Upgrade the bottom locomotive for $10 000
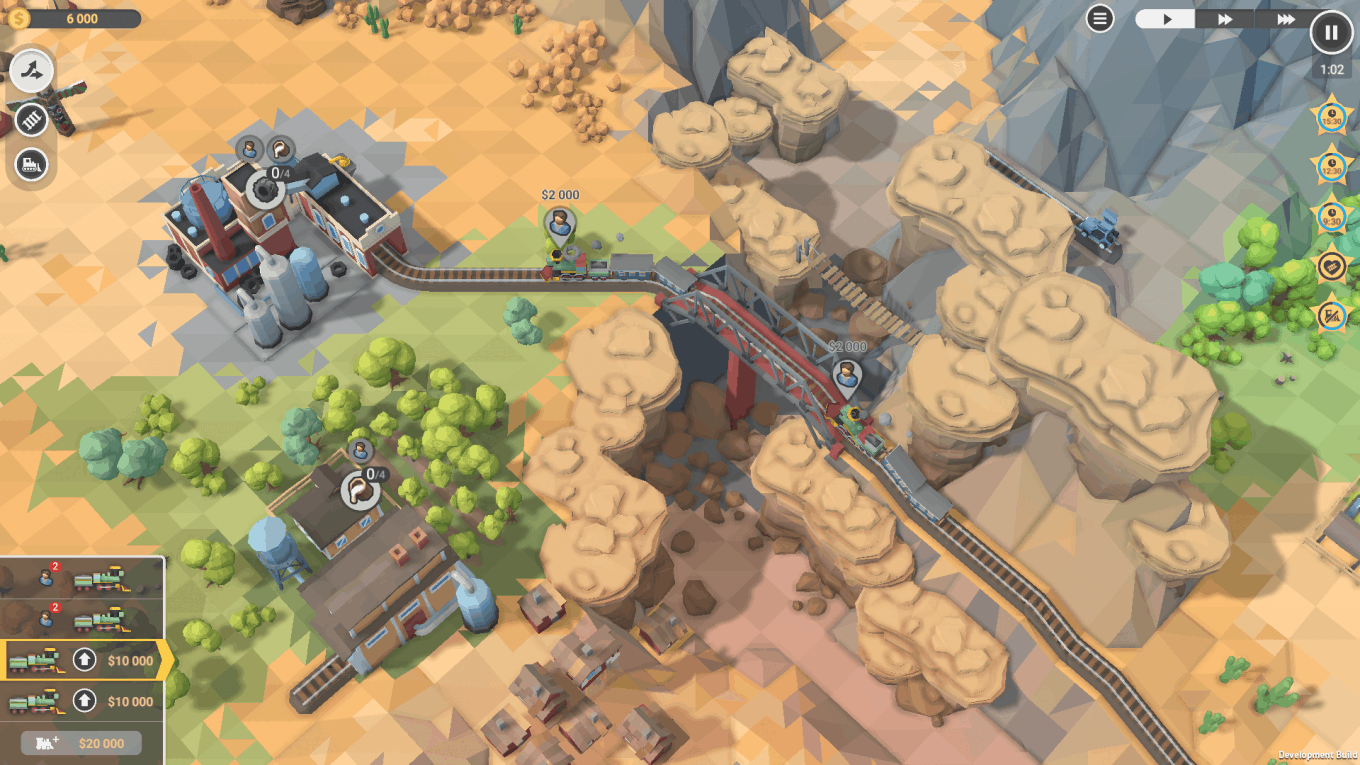Viewport: 1360px width, 765px height. point(85,701)
